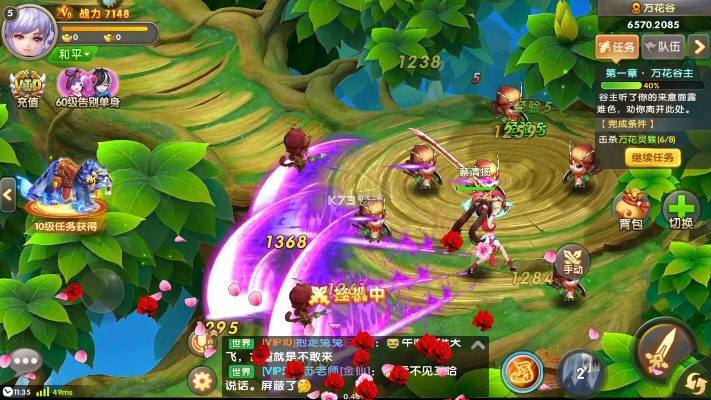Screen dimensions: 711x400
Task: Open settings via the gear icon
Action: coord(203,379)
